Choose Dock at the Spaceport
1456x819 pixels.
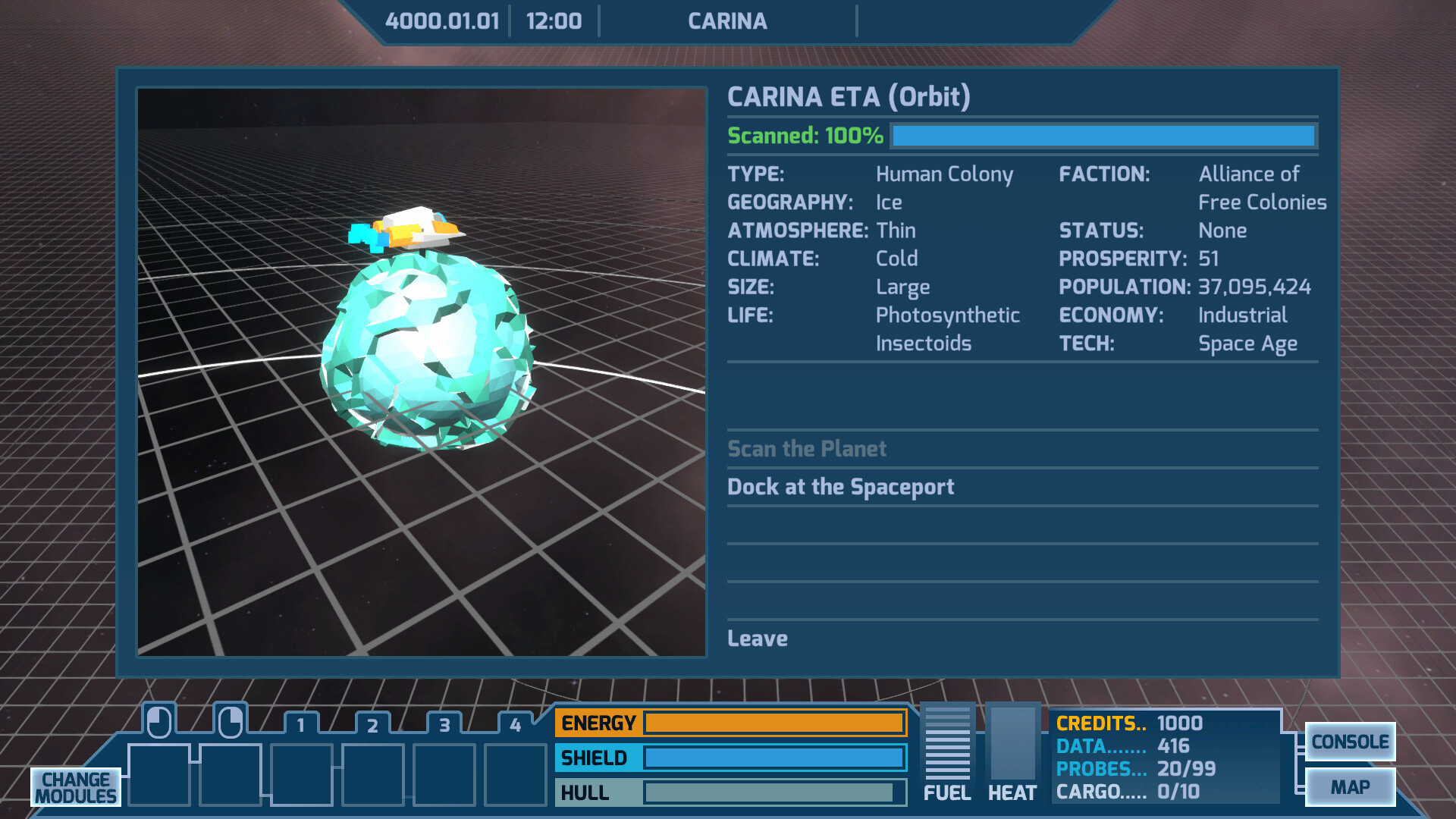(x=840, y=487)
